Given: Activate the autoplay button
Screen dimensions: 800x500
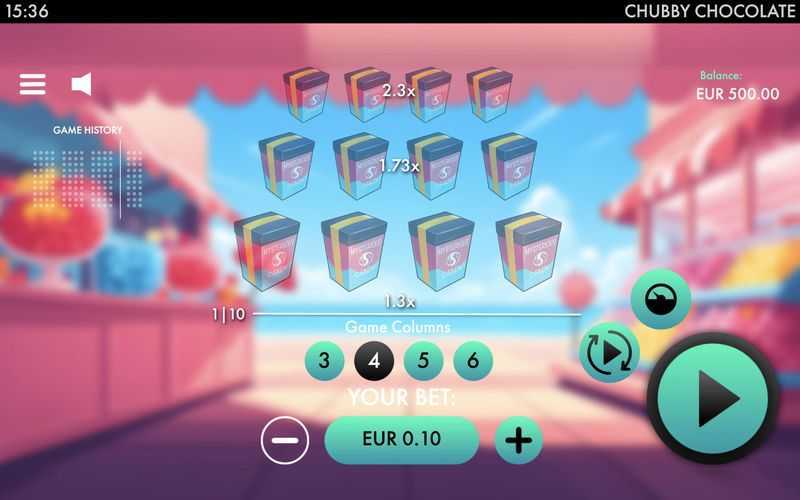Looking at the screenshot, I should (609, 352).
